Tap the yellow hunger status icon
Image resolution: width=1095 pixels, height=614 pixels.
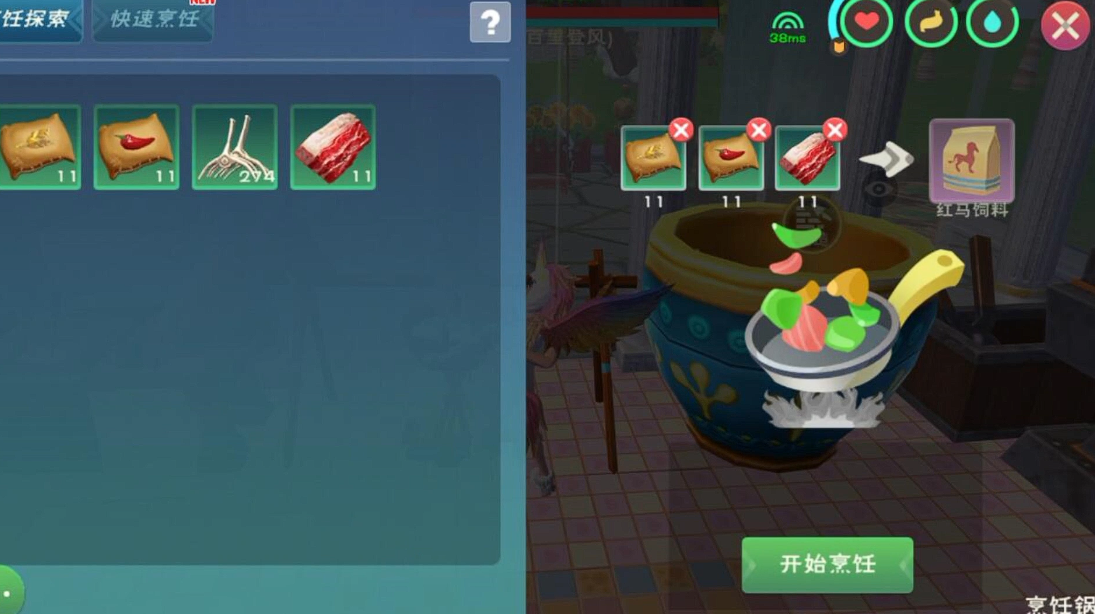pyautogui.click(x=930, y=24)
